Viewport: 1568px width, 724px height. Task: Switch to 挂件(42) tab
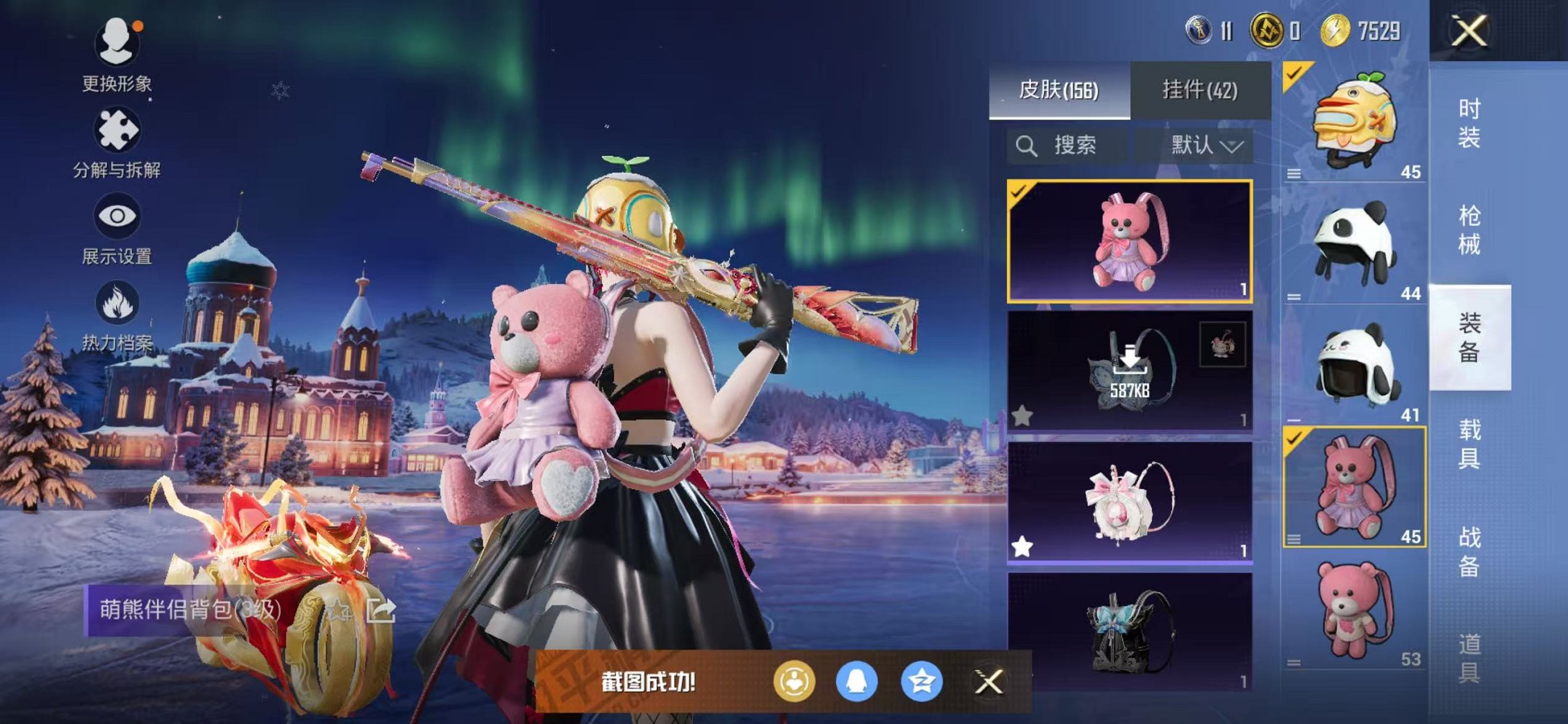pos(1199,90)
